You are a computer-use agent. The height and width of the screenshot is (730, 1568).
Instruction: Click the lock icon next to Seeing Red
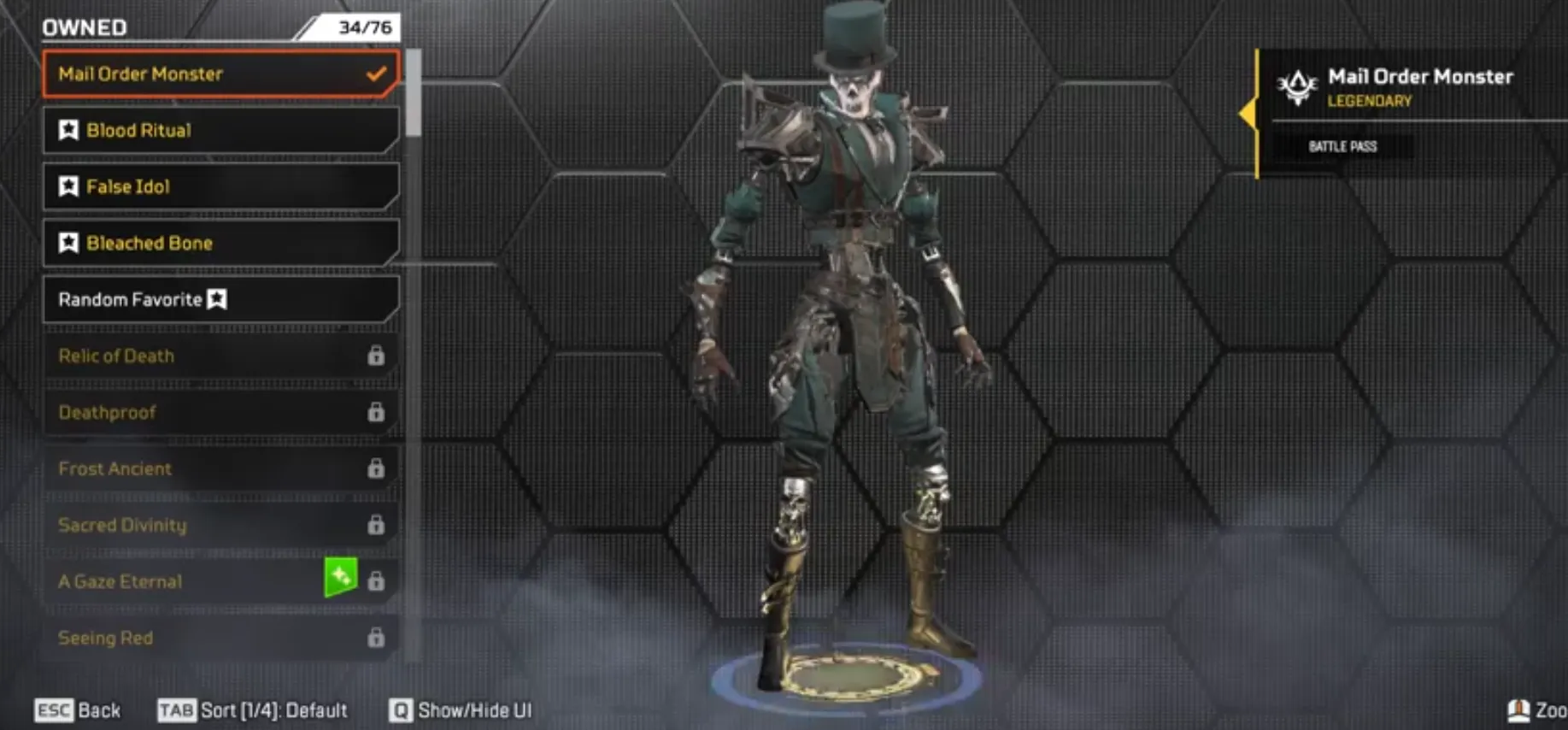pos(376,639)
